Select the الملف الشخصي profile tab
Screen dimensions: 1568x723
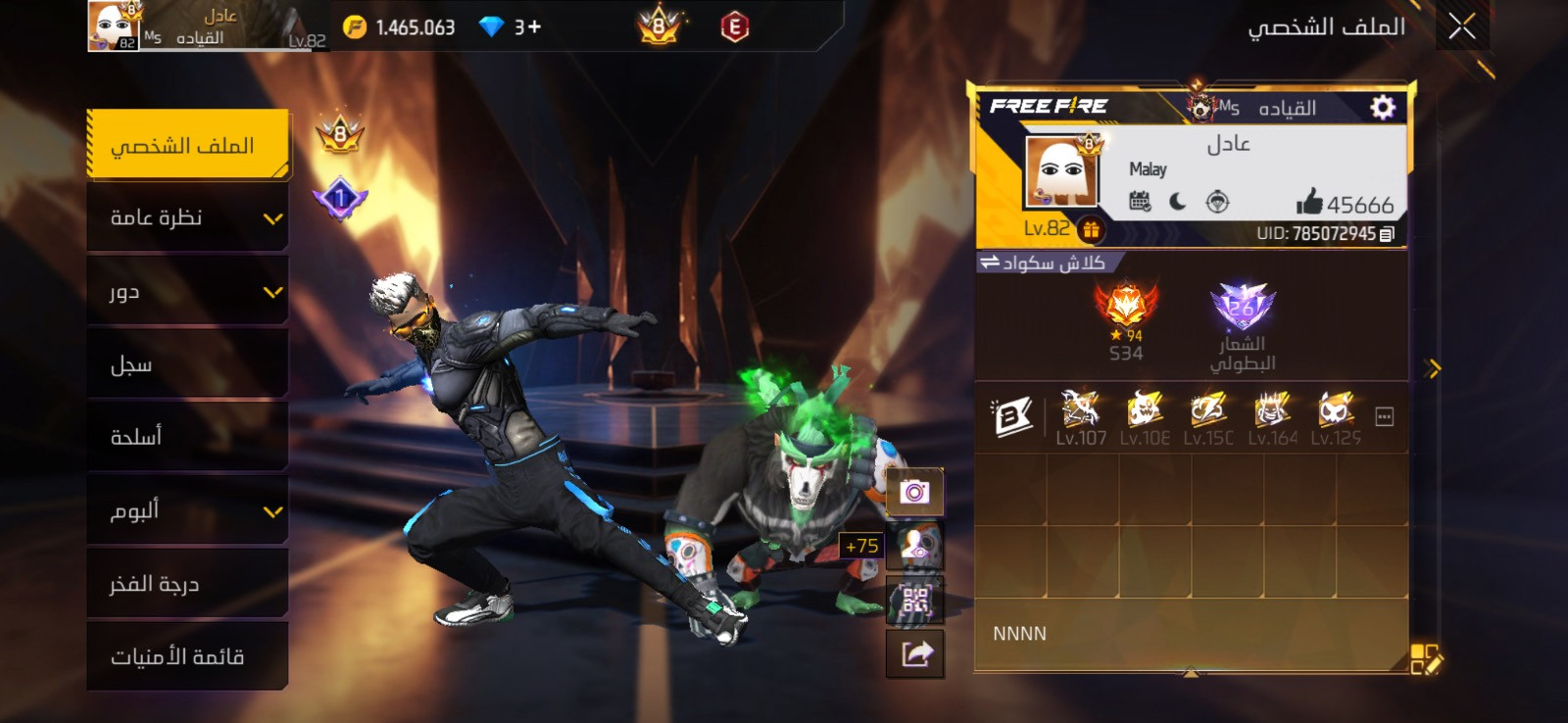pyautogui.click(x=187, y=145)
